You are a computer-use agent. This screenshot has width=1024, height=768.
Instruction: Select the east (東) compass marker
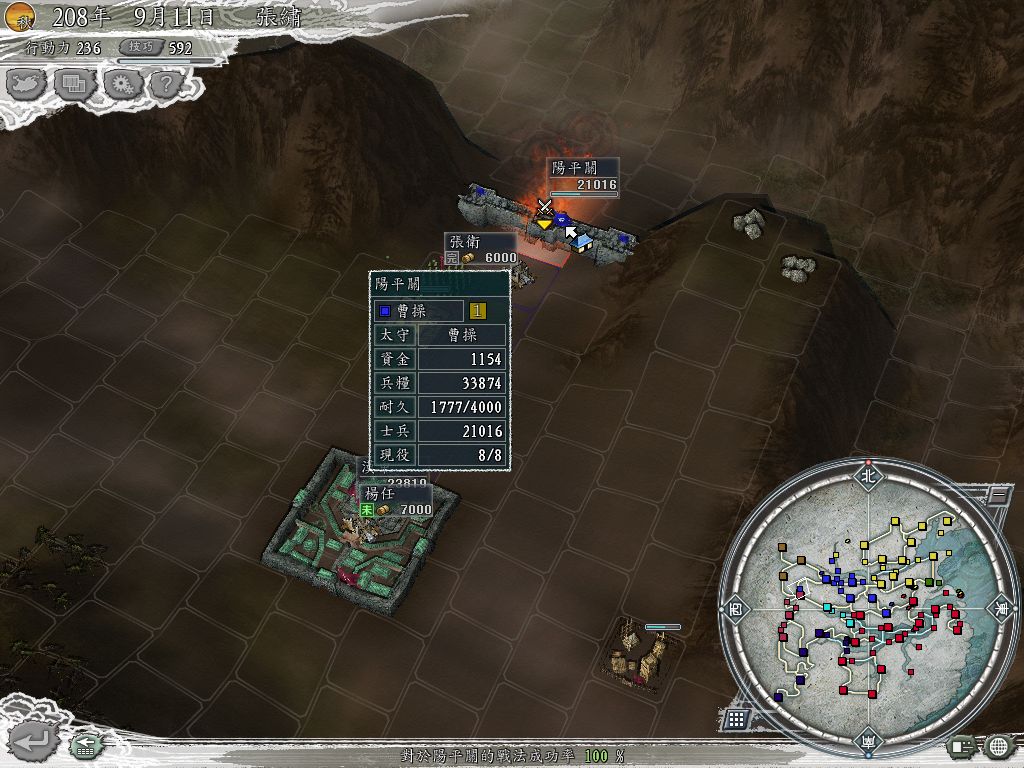[x=999, y=607]
